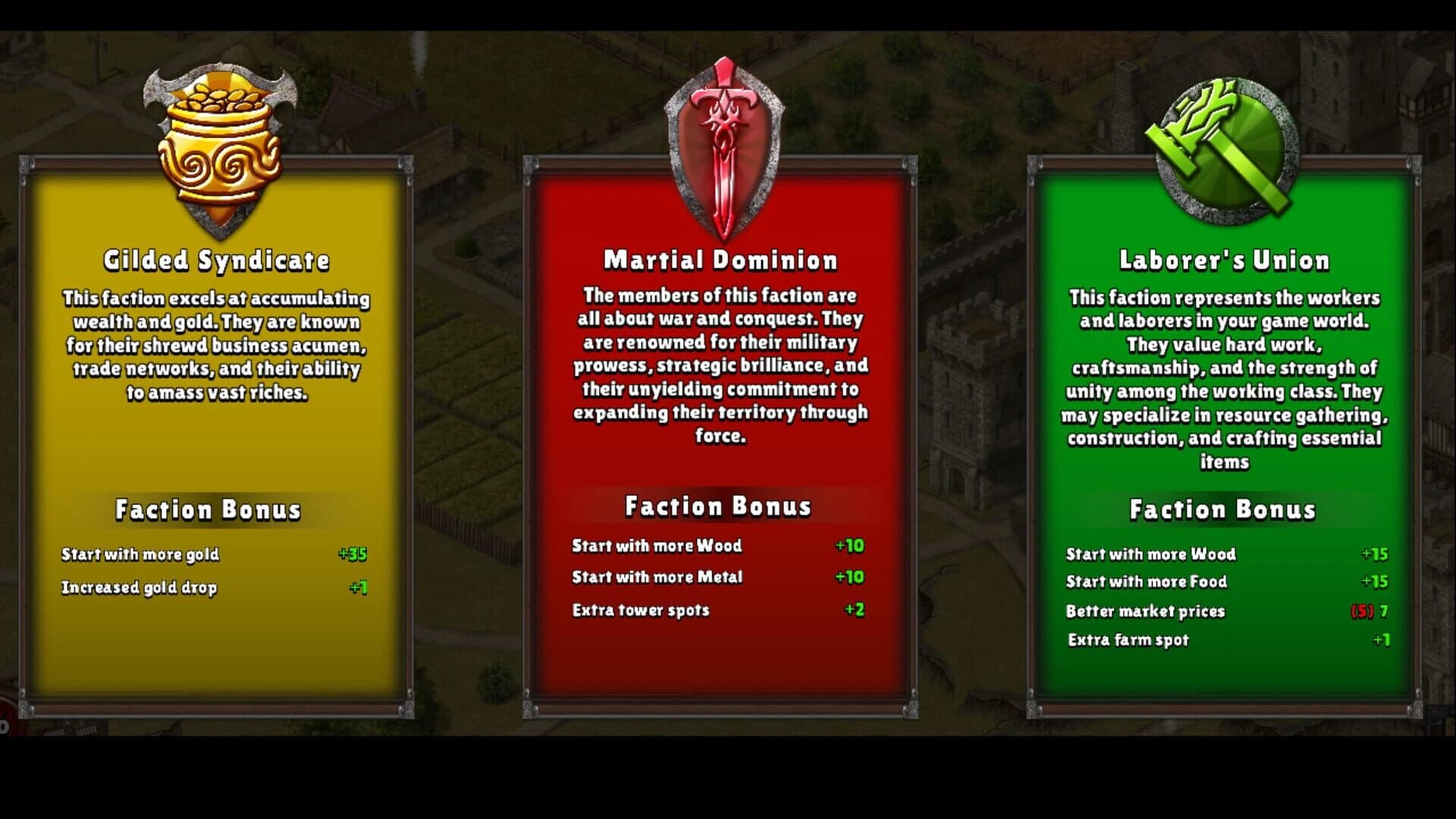The width and height of the screenshot is (1456, 819).
Task: Select the Martial Dominion faction card
Action: [x=720, y=432]
